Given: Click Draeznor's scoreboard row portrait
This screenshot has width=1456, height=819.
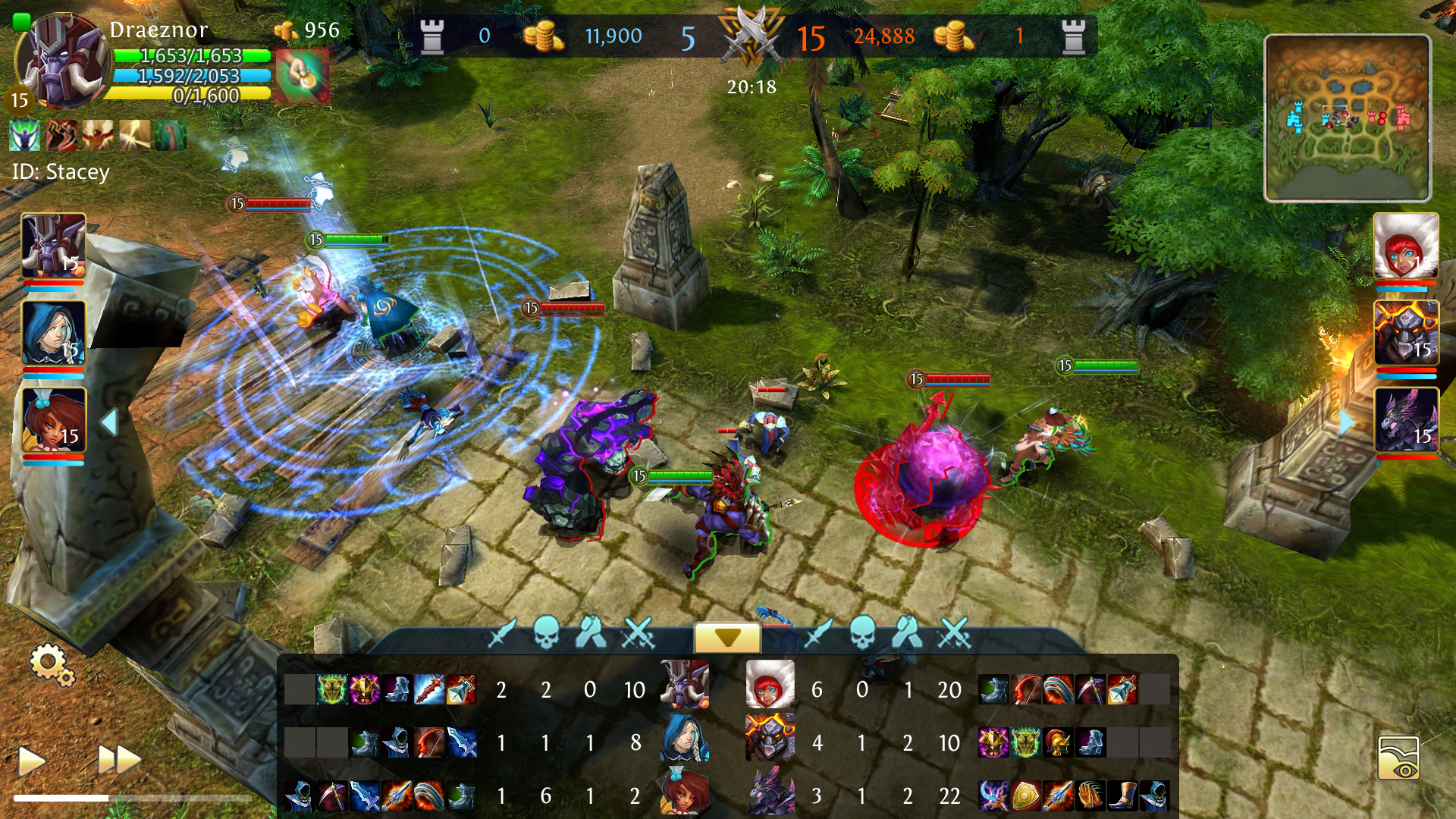Looking at the screenshot, I should click(685, 685).
